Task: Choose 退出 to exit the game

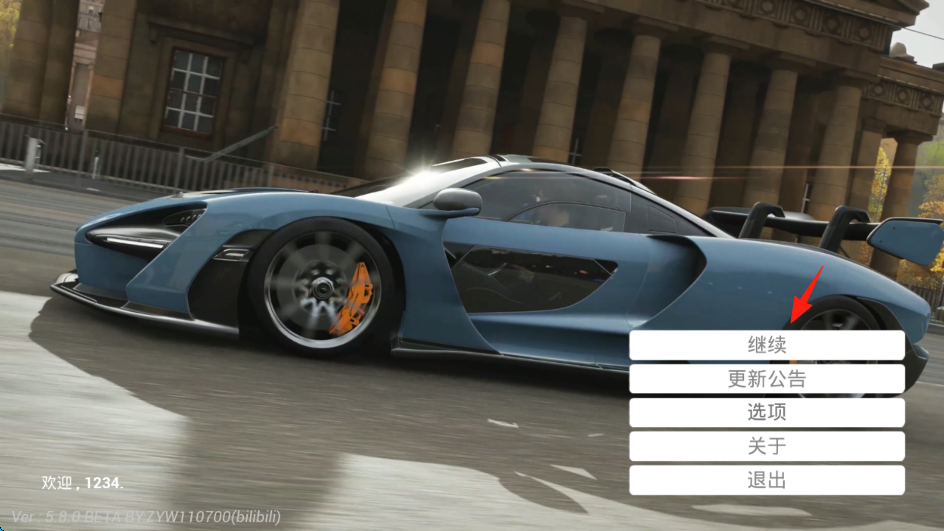Action: (767, 480)
